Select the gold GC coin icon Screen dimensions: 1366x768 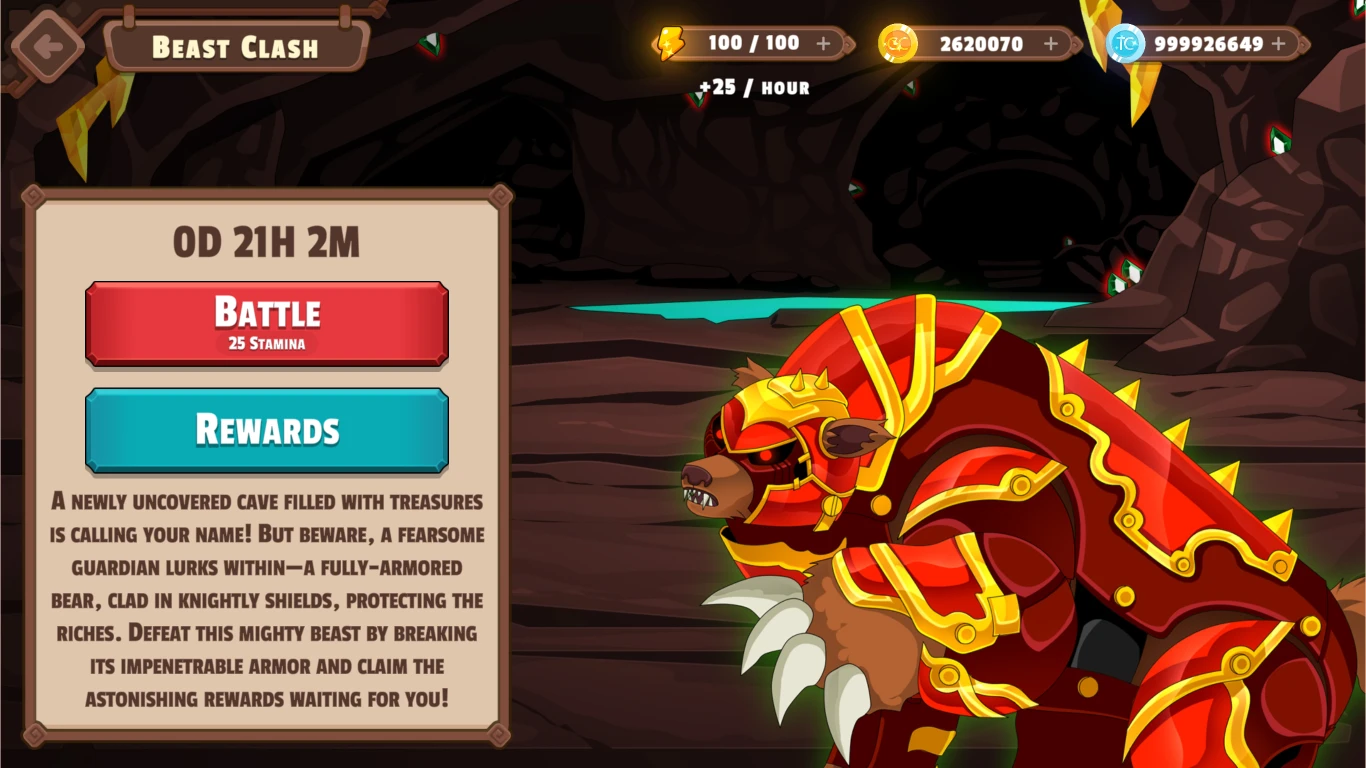click(897, 43)
